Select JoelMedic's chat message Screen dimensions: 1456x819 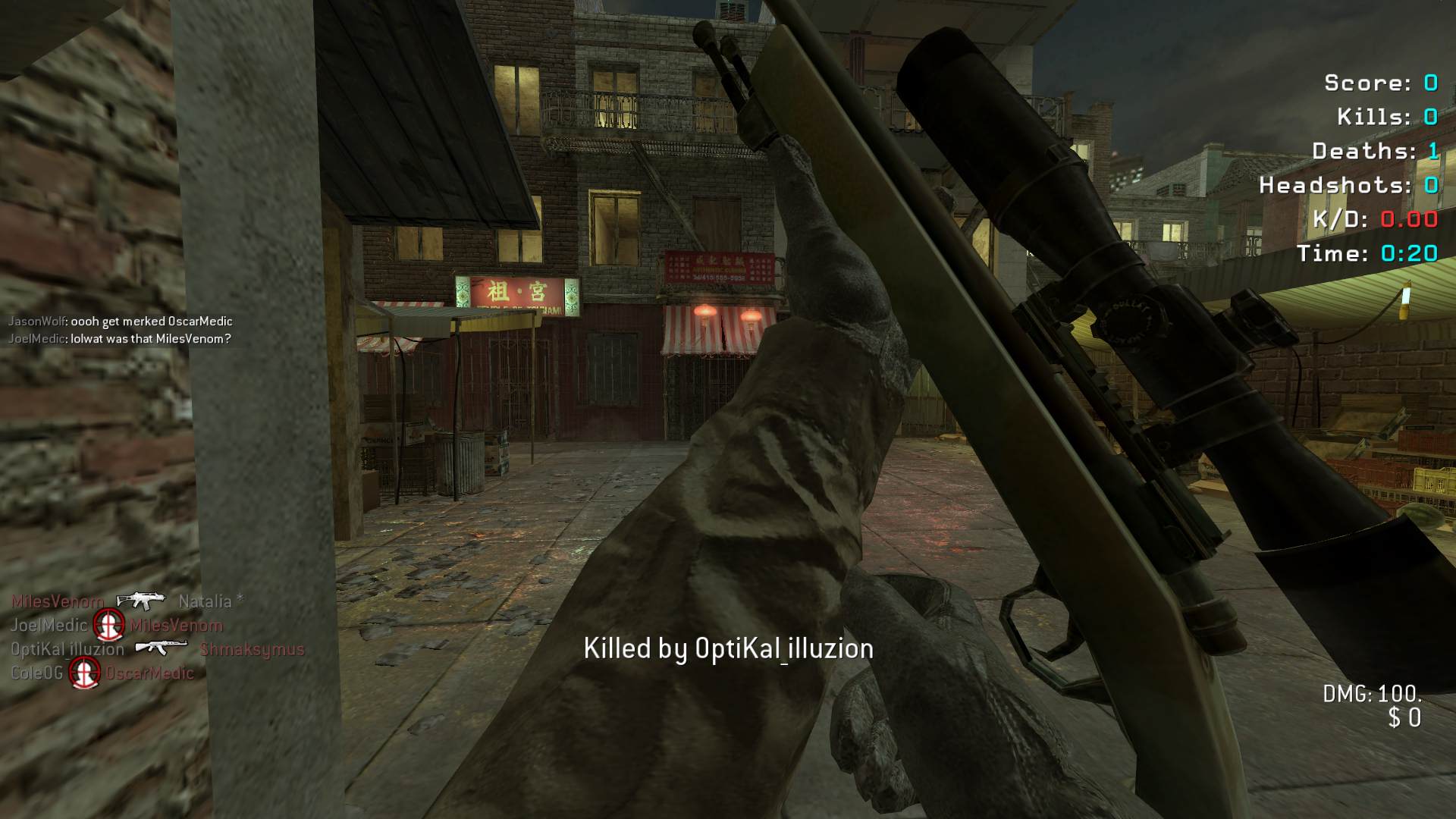[x=119, y=339]
